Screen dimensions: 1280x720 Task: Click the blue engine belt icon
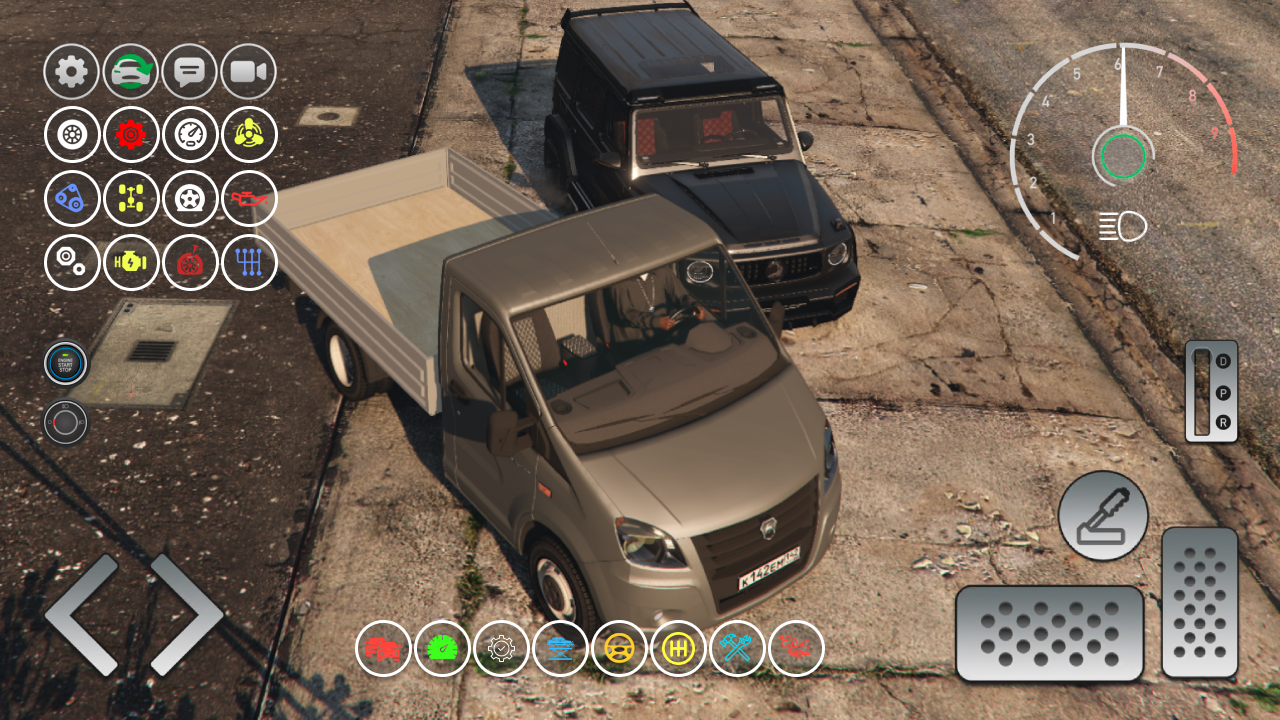click(x=69, y=199)
